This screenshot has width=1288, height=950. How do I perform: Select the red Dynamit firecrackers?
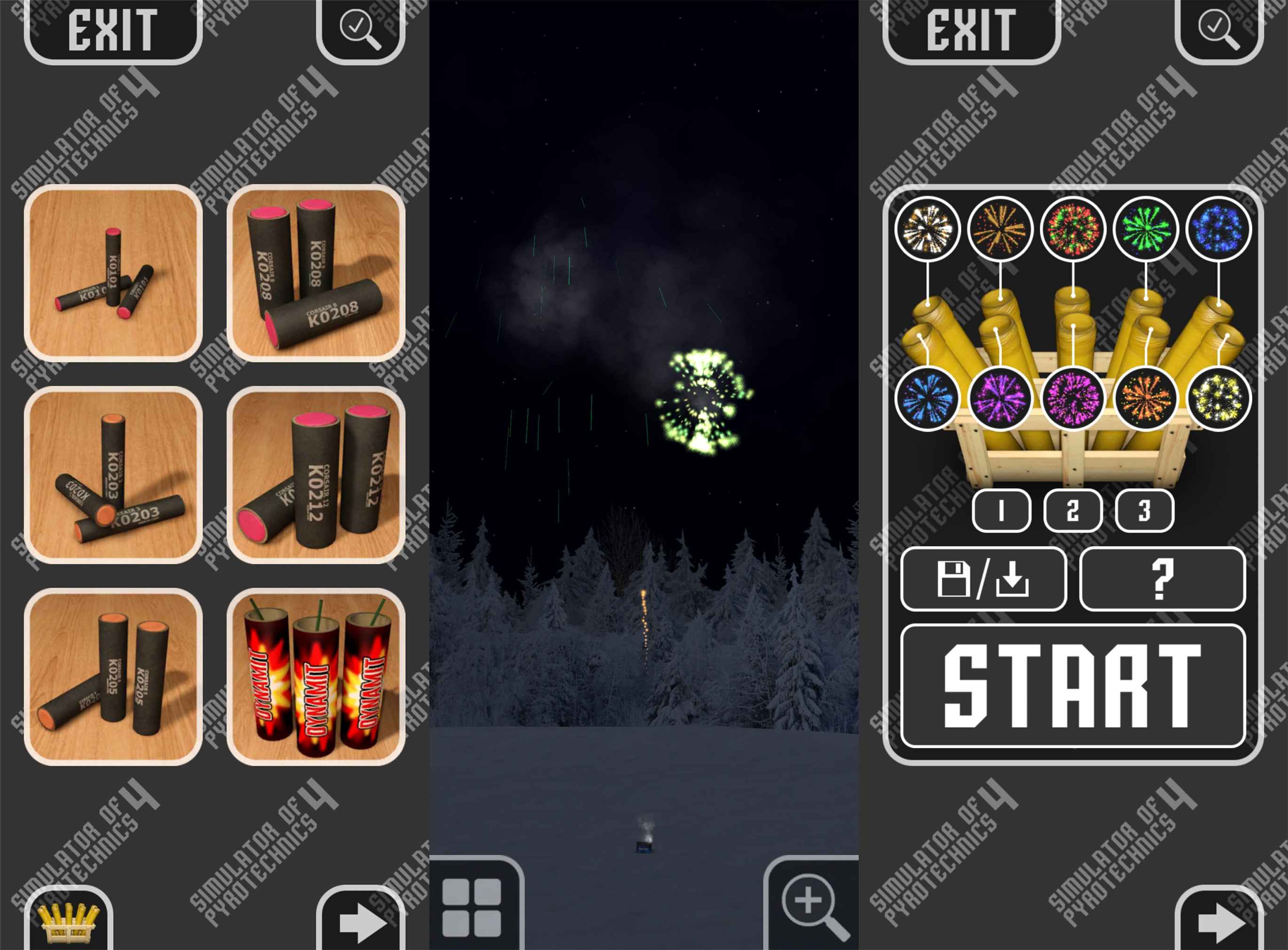pyautogui.click(x=316, y=677)
